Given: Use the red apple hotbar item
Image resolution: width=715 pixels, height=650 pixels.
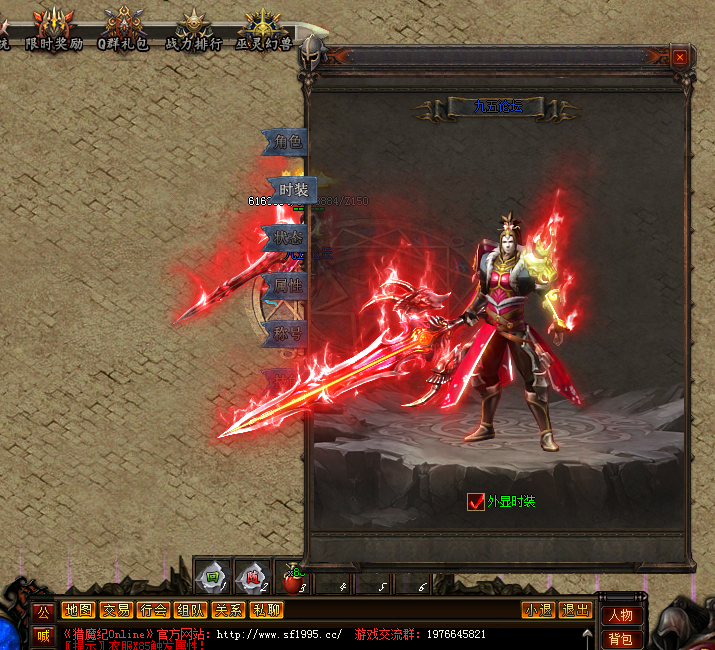Looking at the screenshot, I should point(290,577).
